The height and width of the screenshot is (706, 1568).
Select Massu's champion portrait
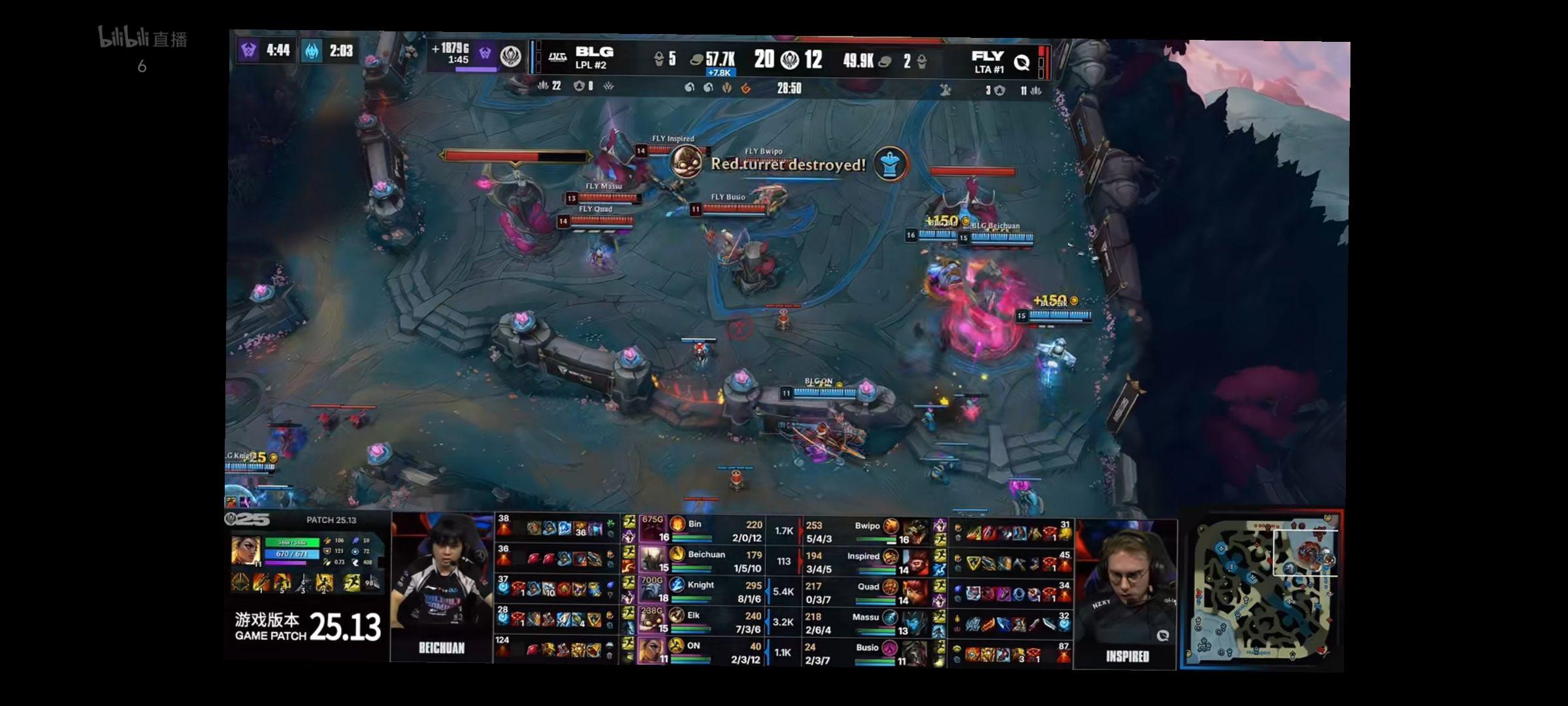916,621
